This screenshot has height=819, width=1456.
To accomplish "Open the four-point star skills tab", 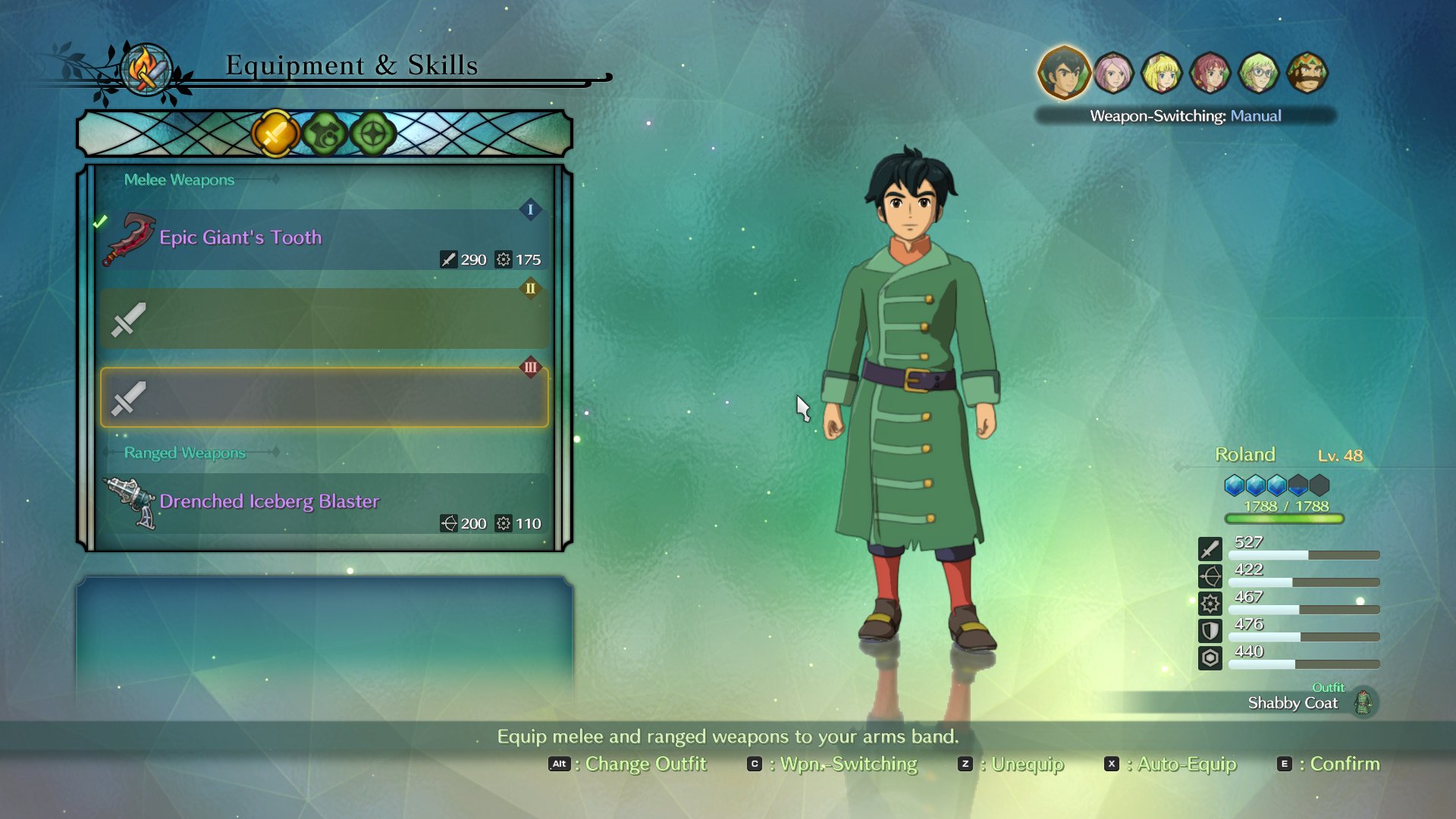I will click(x=373, y=134).
